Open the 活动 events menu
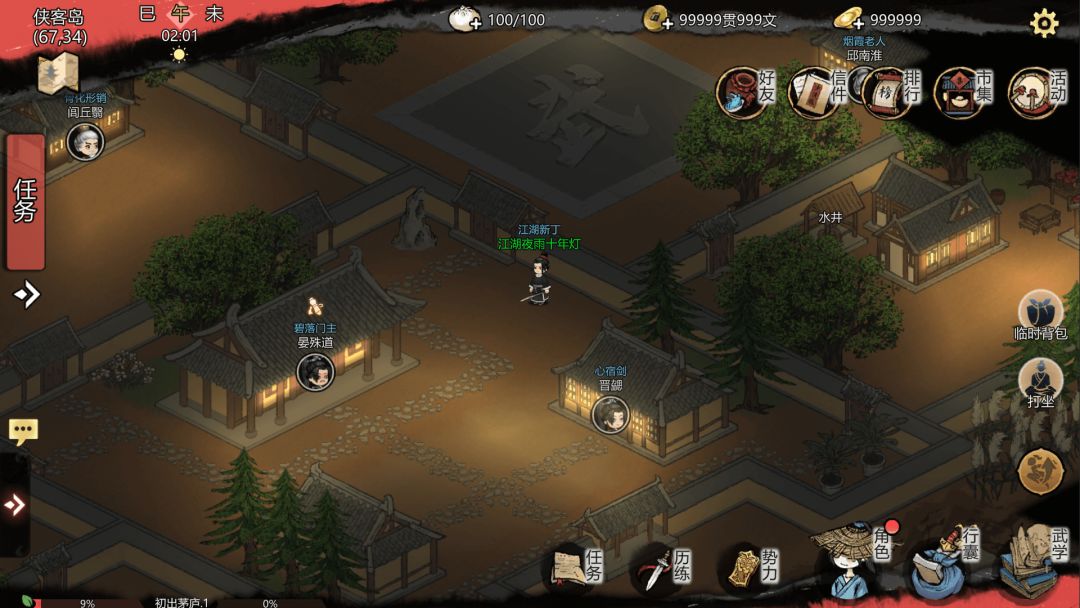Image resolution: width=1080 pixels, height=608 pixels. click(1035, 93)
